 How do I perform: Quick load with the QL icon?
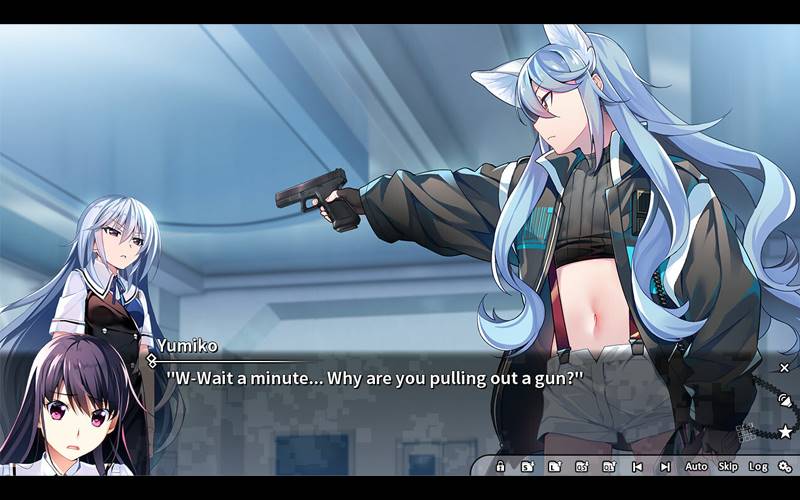(608, 466)
